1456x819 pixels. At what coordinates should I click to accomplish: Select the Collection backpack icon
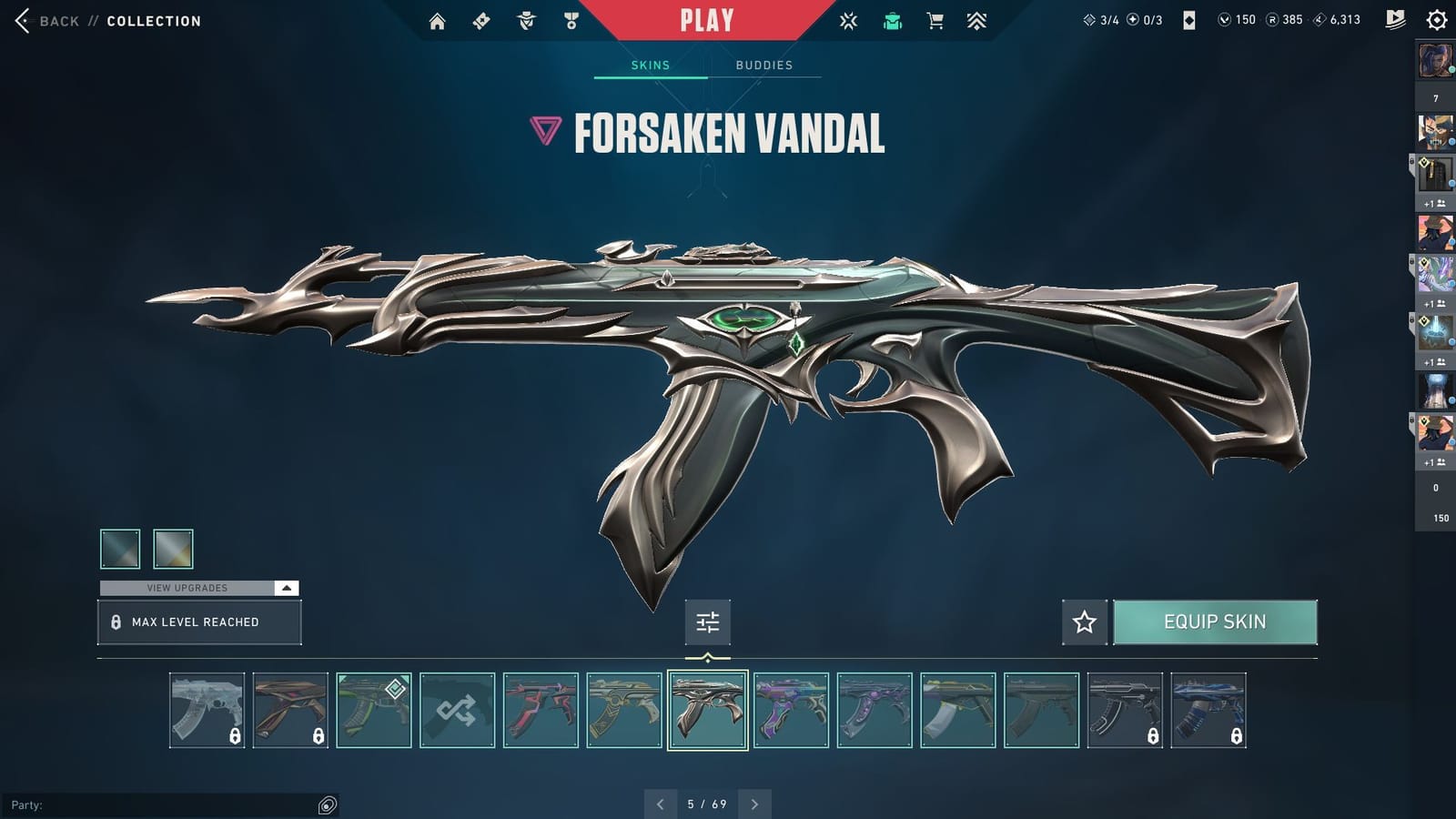pyautogui.click(x=892, y=20)
